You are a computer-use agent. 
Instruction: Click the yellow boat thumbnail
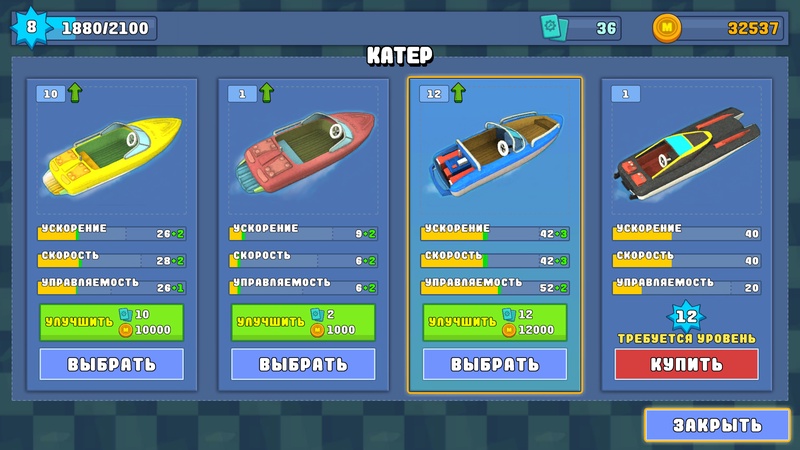[x=111, y=155]
